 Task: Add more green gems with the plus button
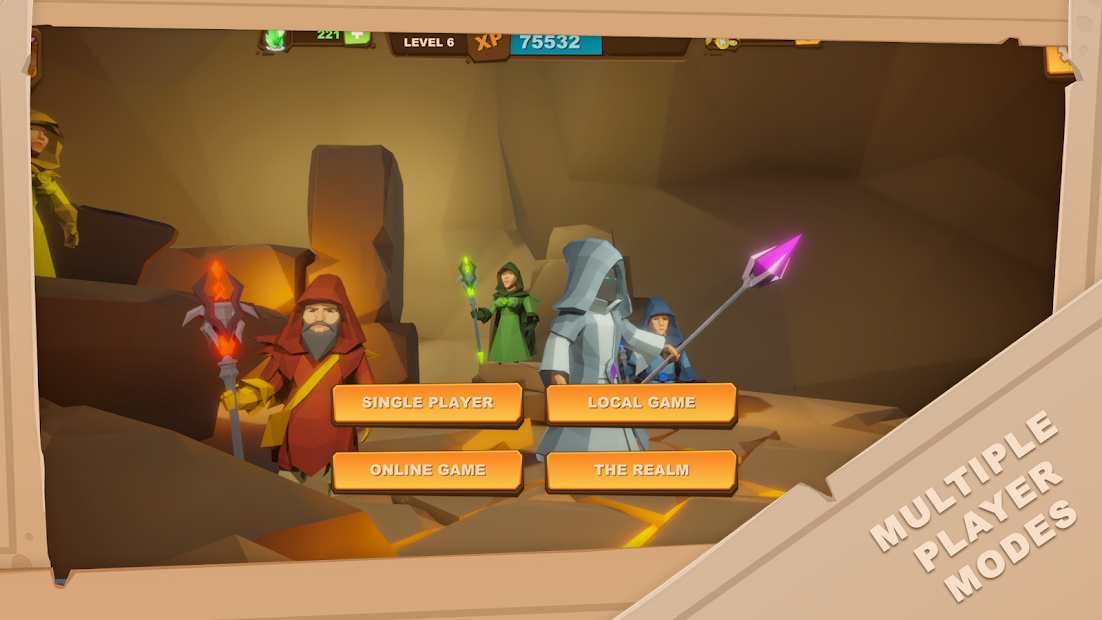point(356,36)
